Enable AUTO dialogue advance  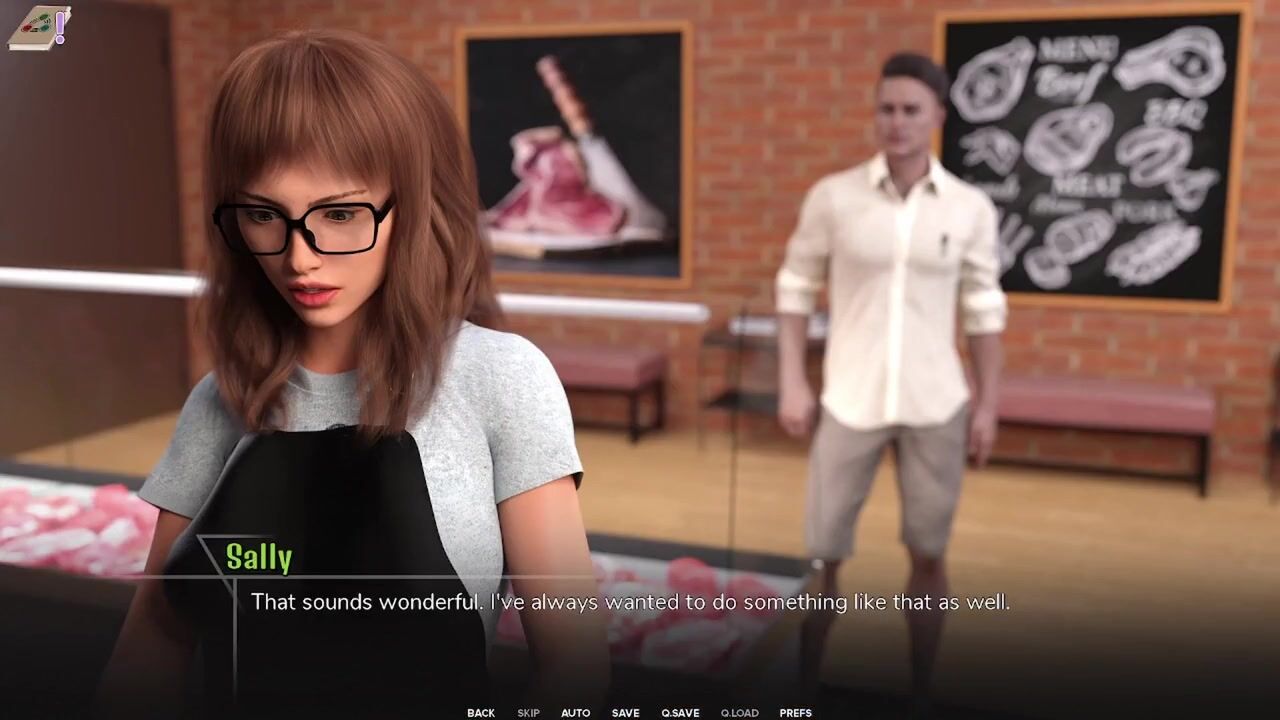pos(575,713)
